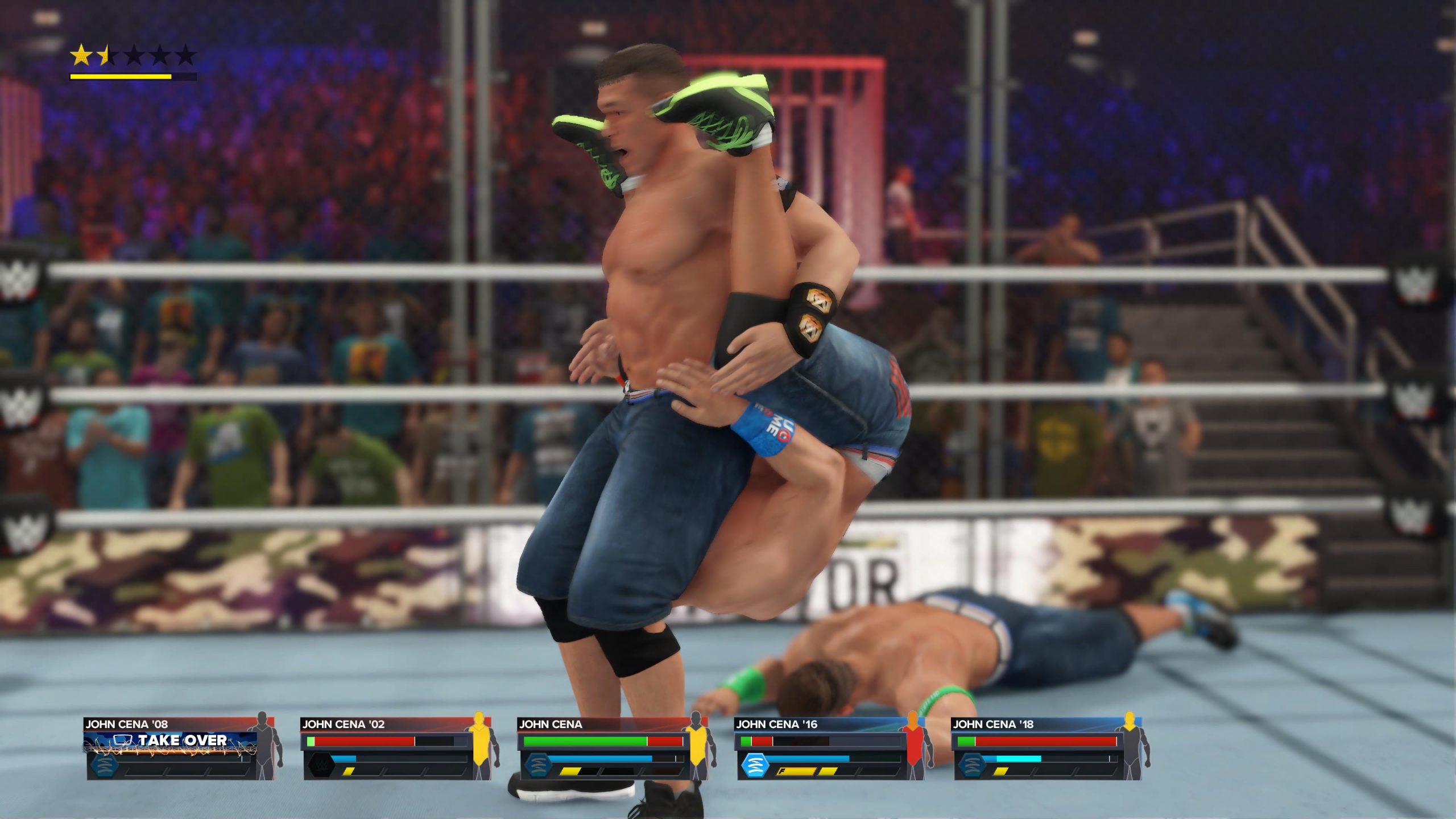Select the John Cena '02 player panel
Image resolution: width=1456 pixels, height=819 pixels.
click(398, 748)
